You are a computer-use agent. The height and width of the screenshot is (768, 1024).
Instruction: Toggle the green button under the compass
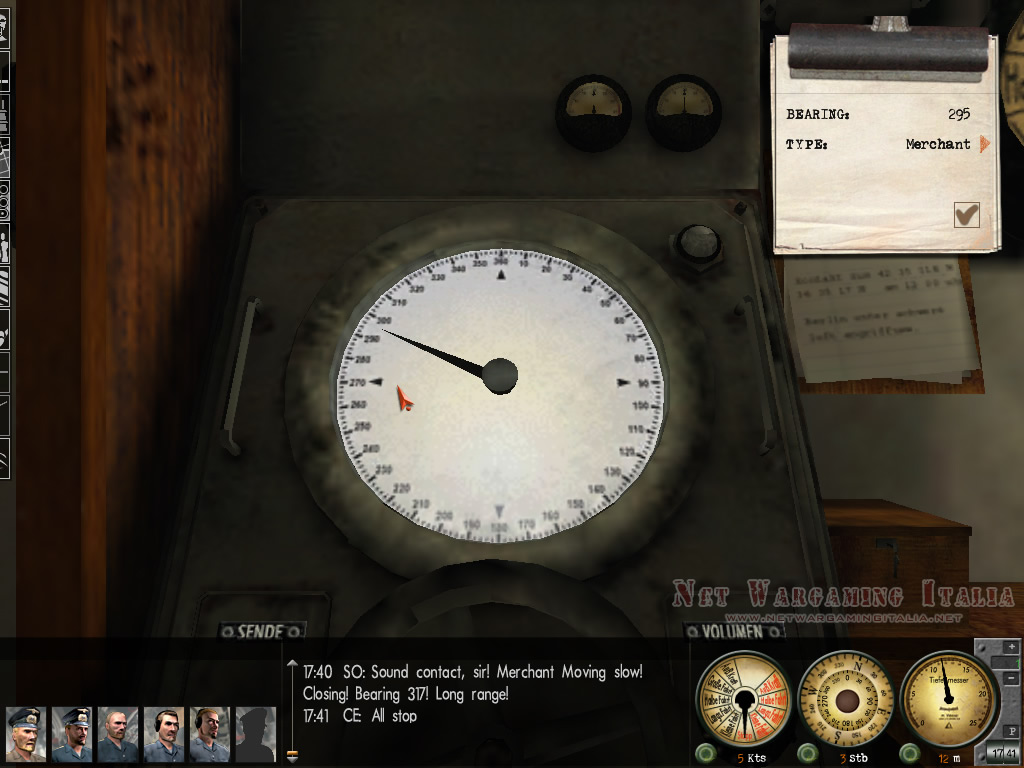pos(807,753)
